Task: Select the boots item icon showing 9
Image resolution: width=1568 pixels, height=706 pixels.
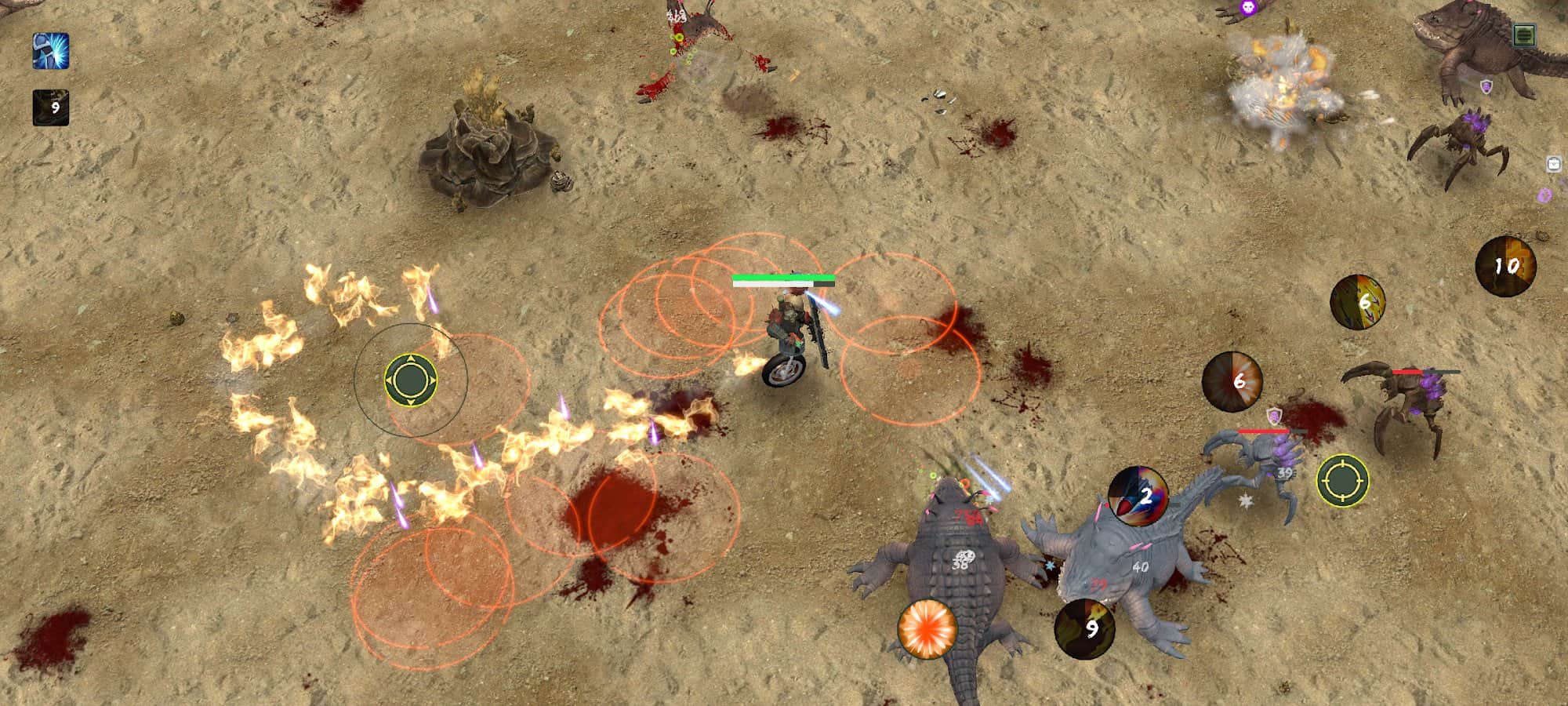Action: click(x=49, y=108)
